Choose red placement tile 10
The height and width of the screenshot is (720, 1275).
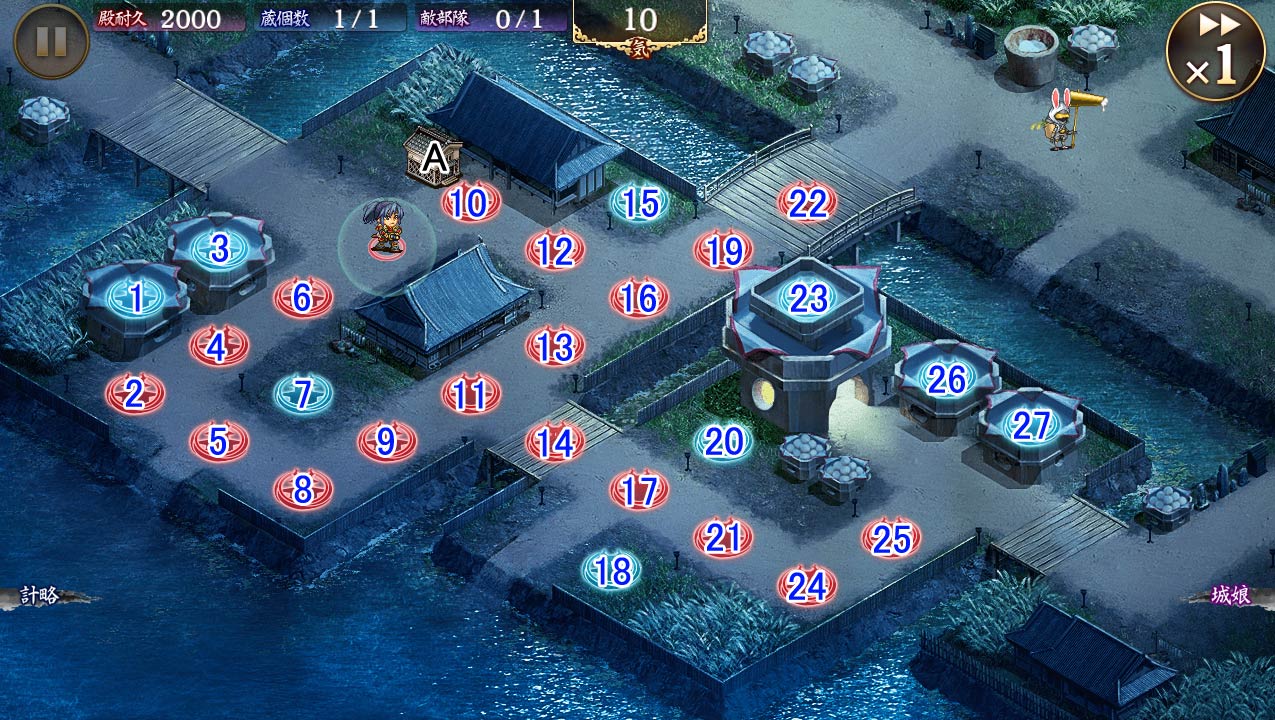click(470, 203)
